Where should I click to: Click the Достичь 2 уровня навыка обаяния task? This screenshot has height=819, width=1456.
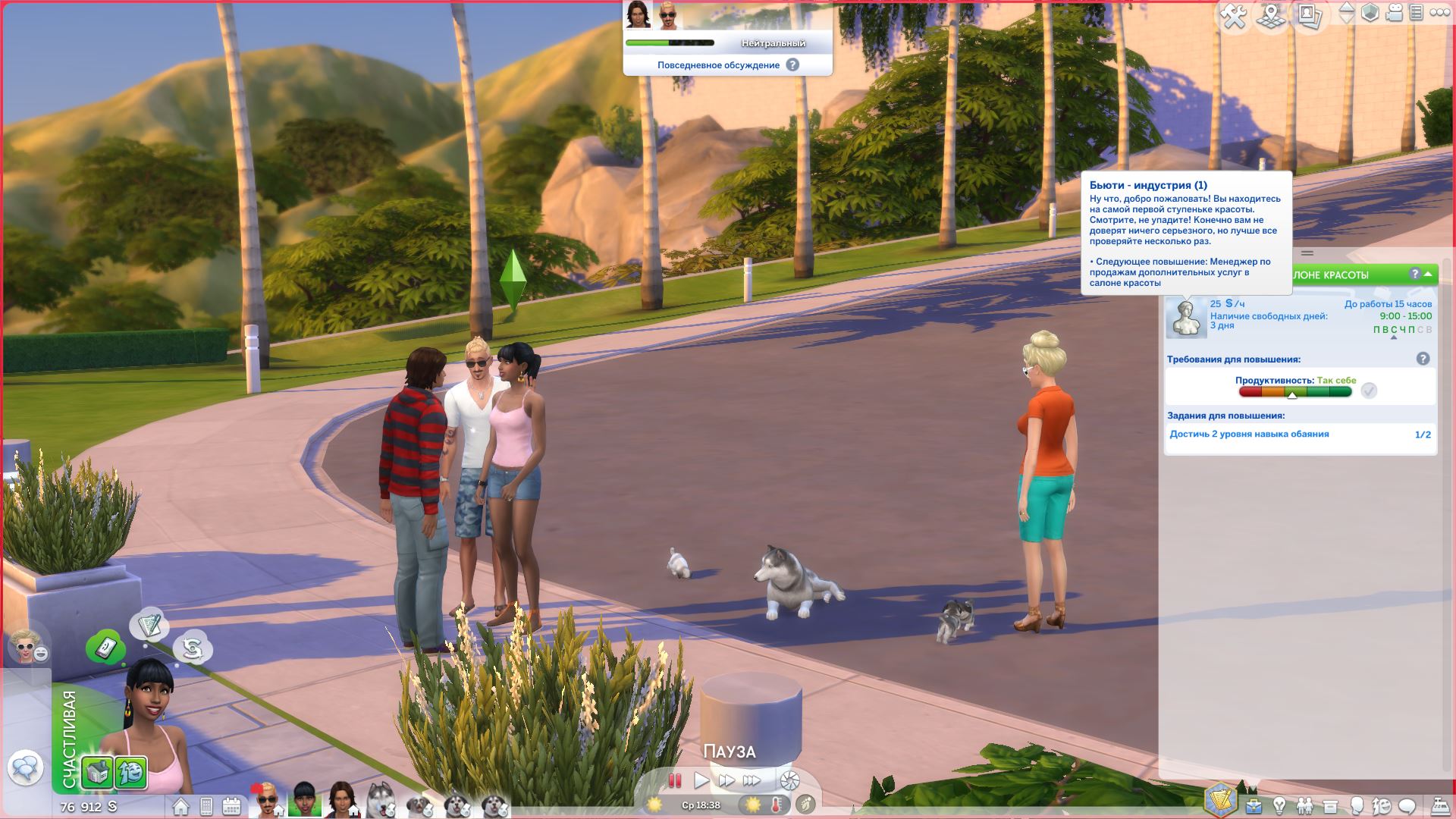coord(1249,435)
